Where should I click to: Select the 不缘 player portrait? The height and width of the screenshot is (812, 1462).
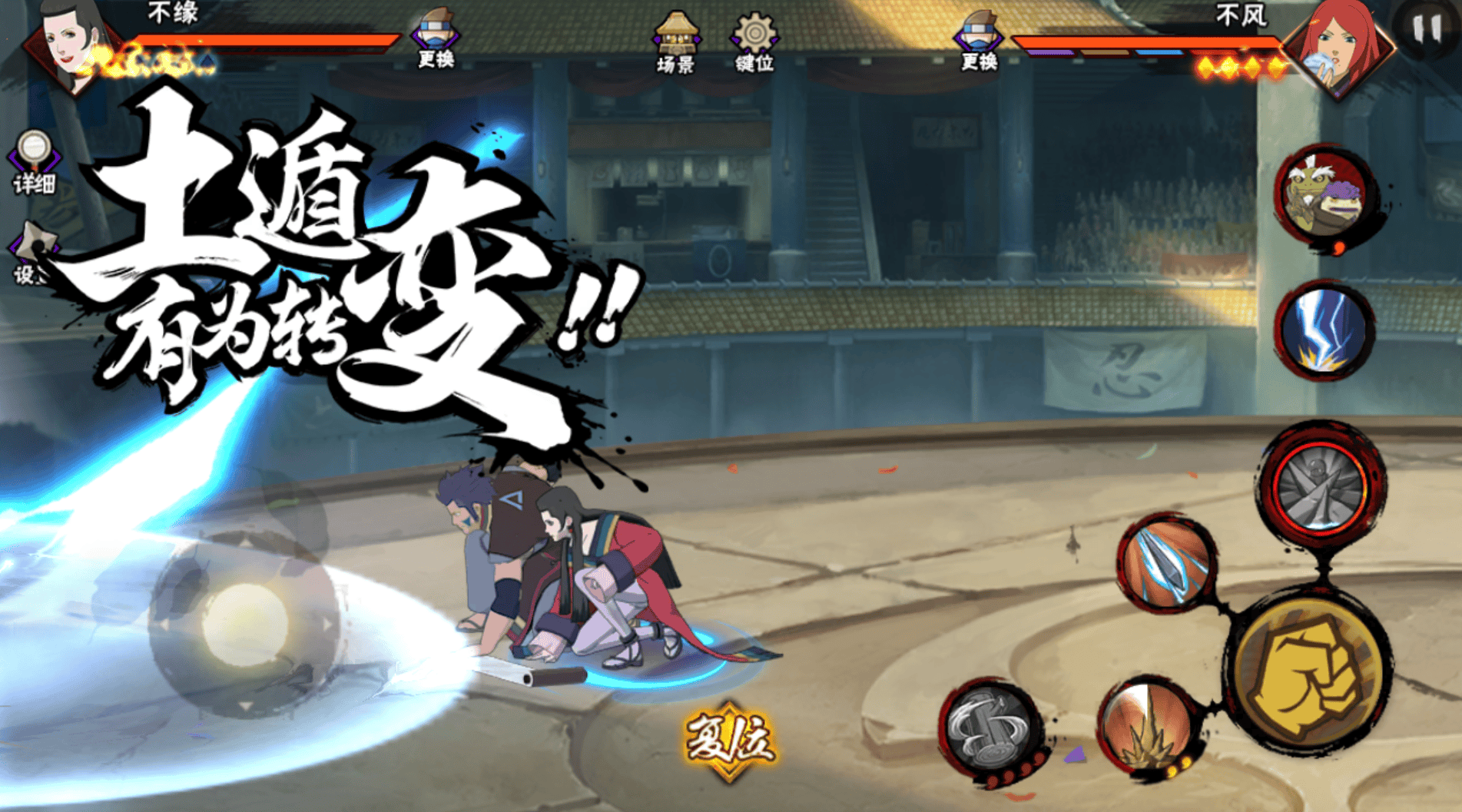(73, 46)
